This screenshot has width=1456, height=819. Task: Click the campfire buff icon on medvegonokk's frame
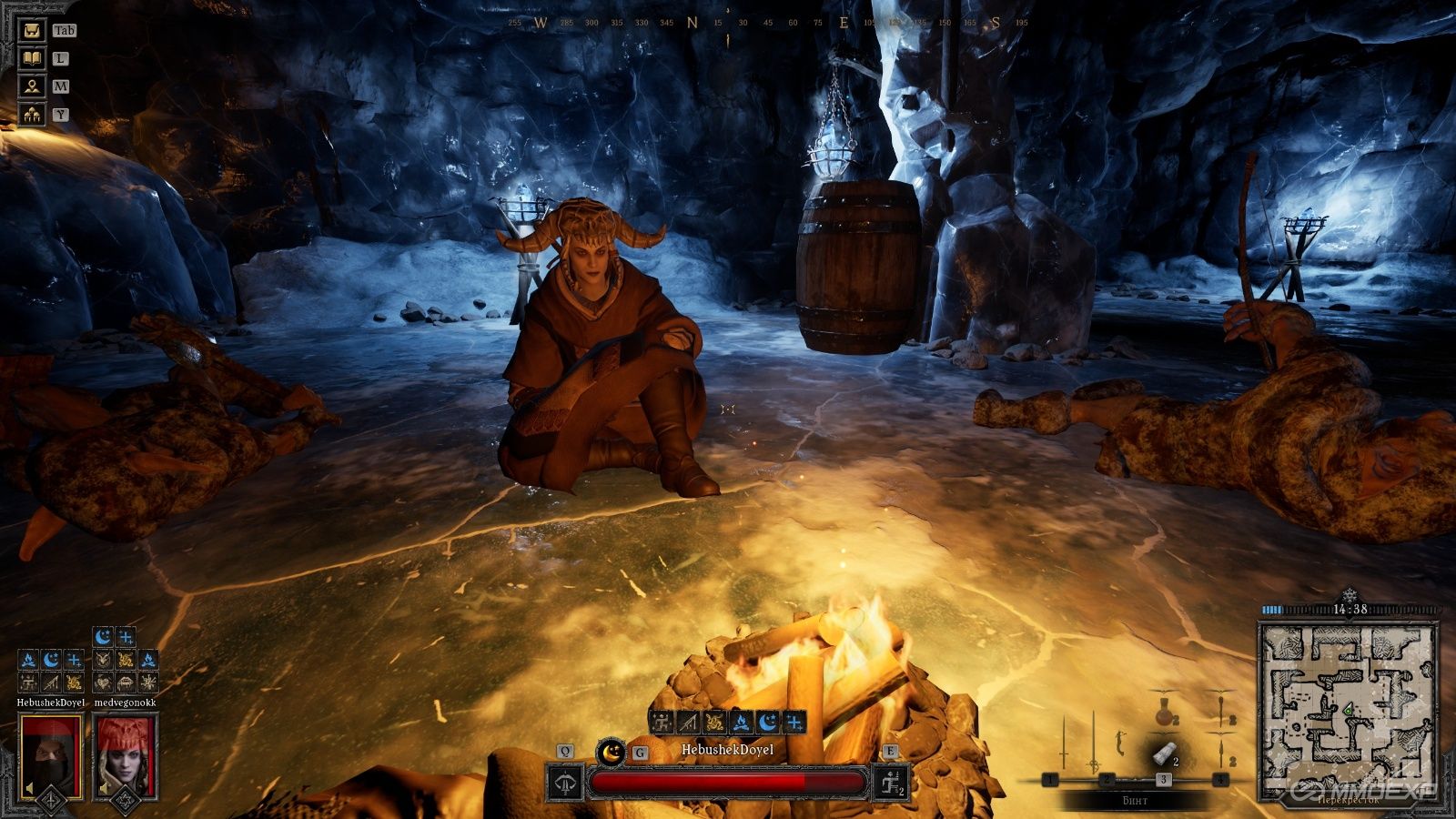tap(148, 661)
